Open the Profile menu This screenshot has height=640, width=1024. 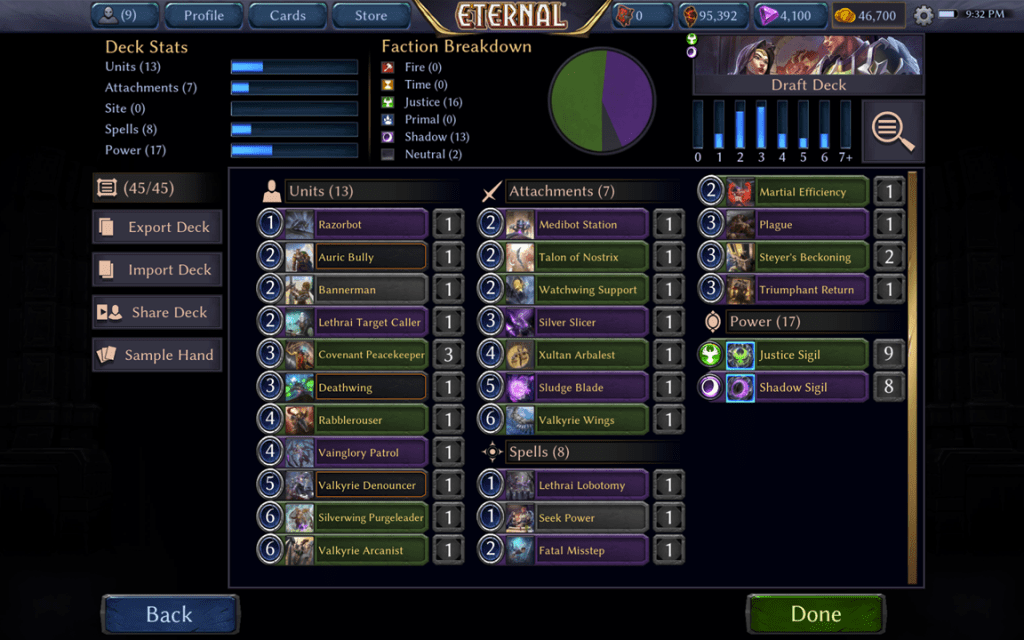click(x=204, y=15)
